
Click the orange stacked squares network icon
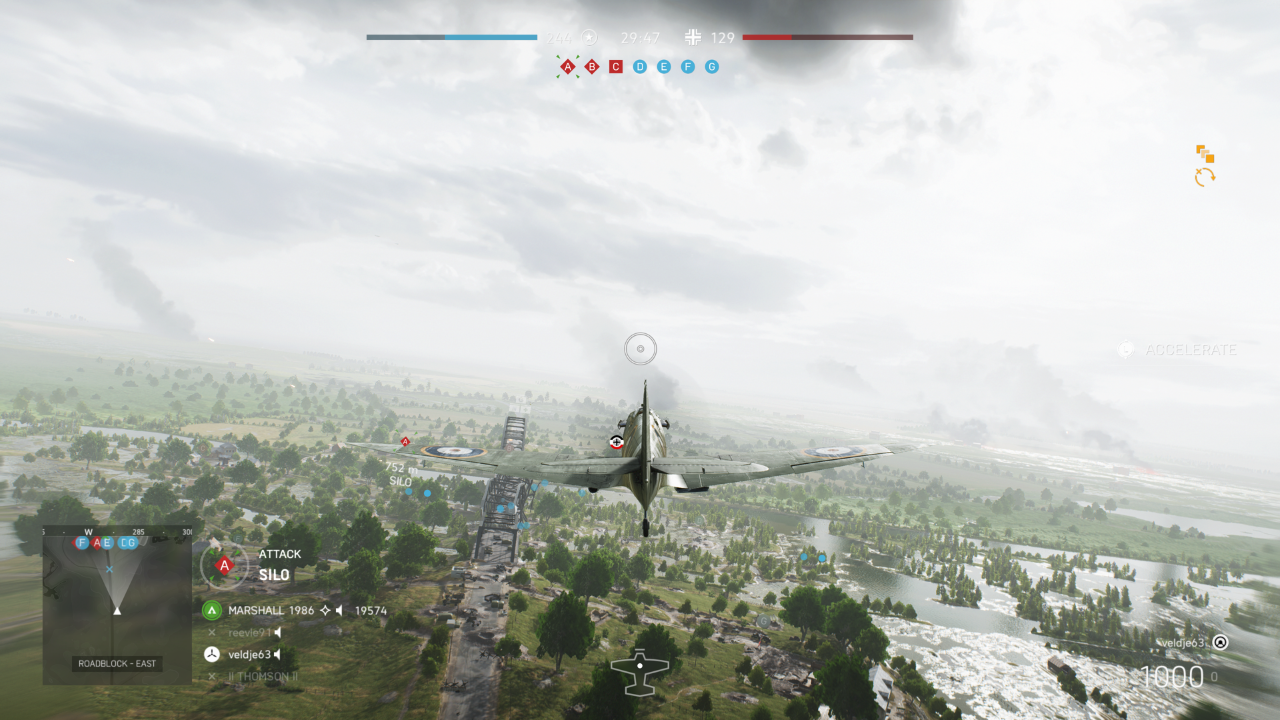1205,154
